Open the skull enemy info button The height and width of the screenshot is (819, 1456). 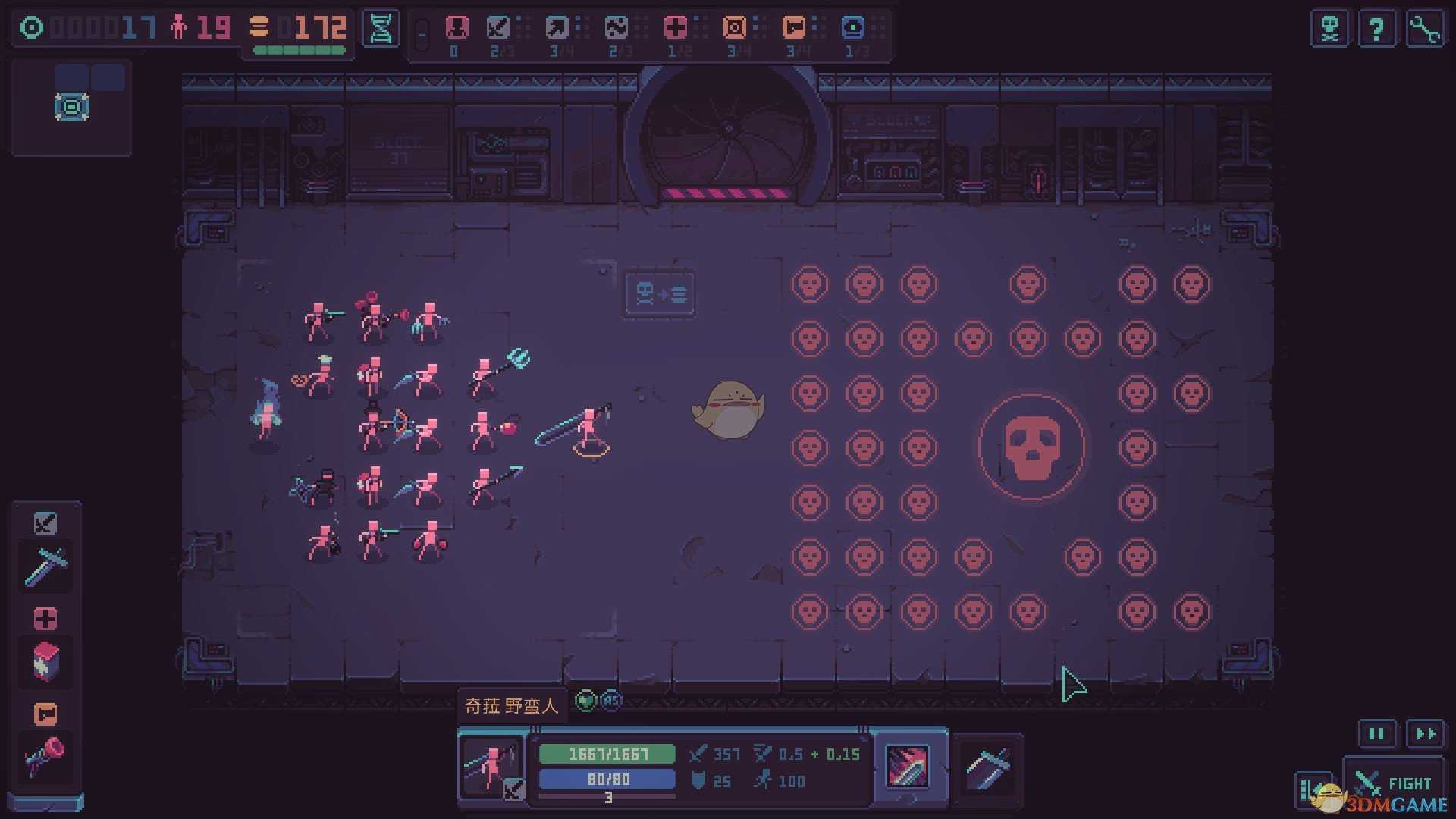click(x=1329, y=30)
